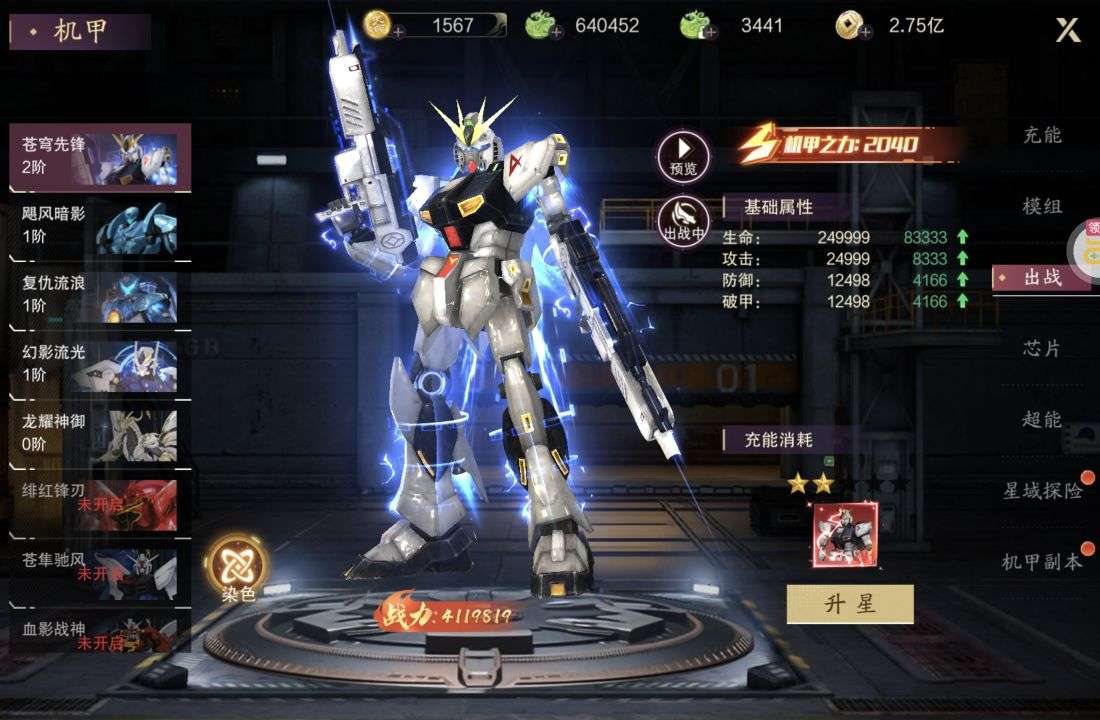Screen dimensions: 1100x720
Task: Choose the locked 绯红锋刃 mecha
Action: [x=99, y=502]
